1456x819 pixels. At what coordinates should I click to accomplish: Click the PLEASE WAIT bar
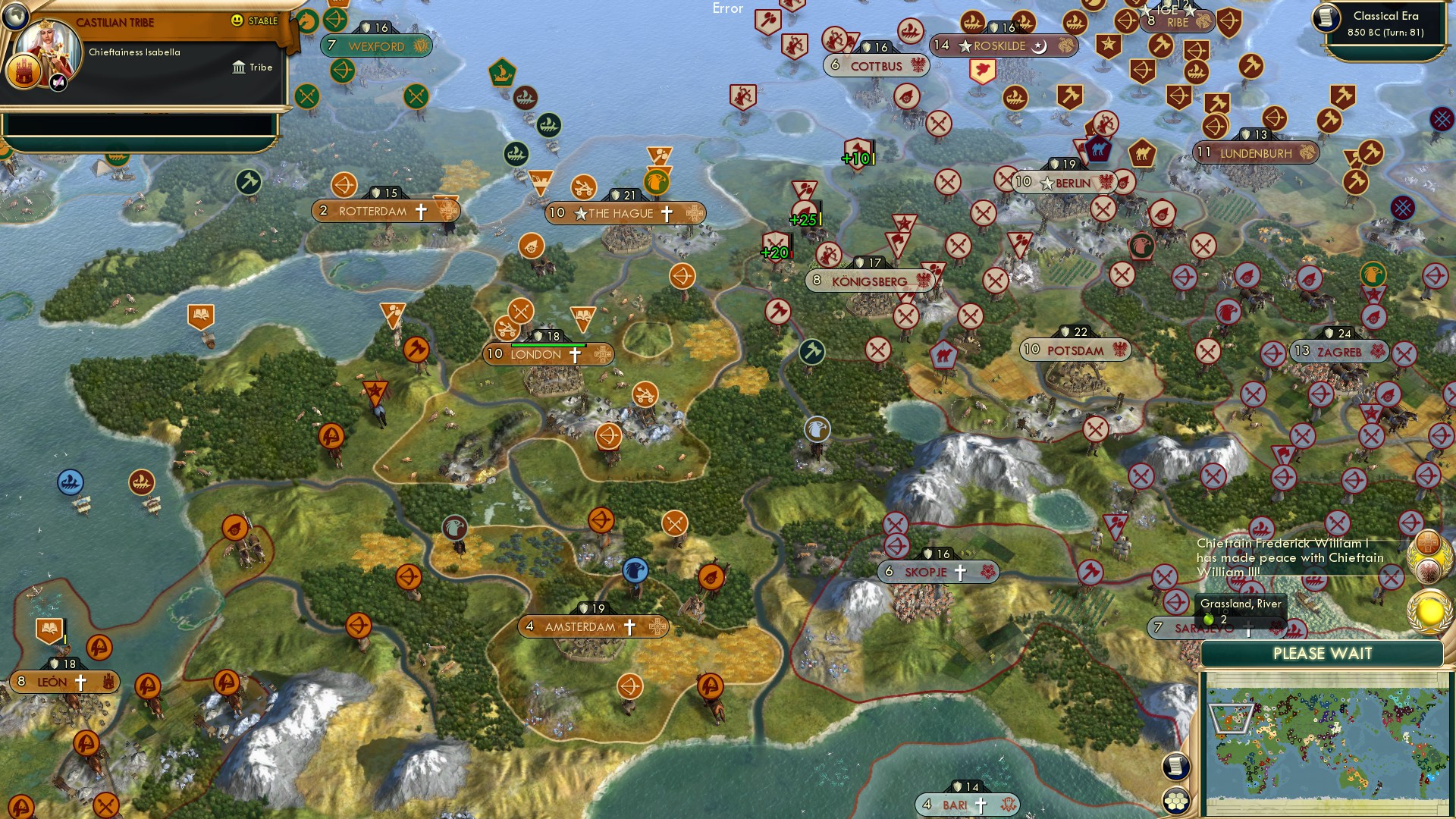[1322, 653]
